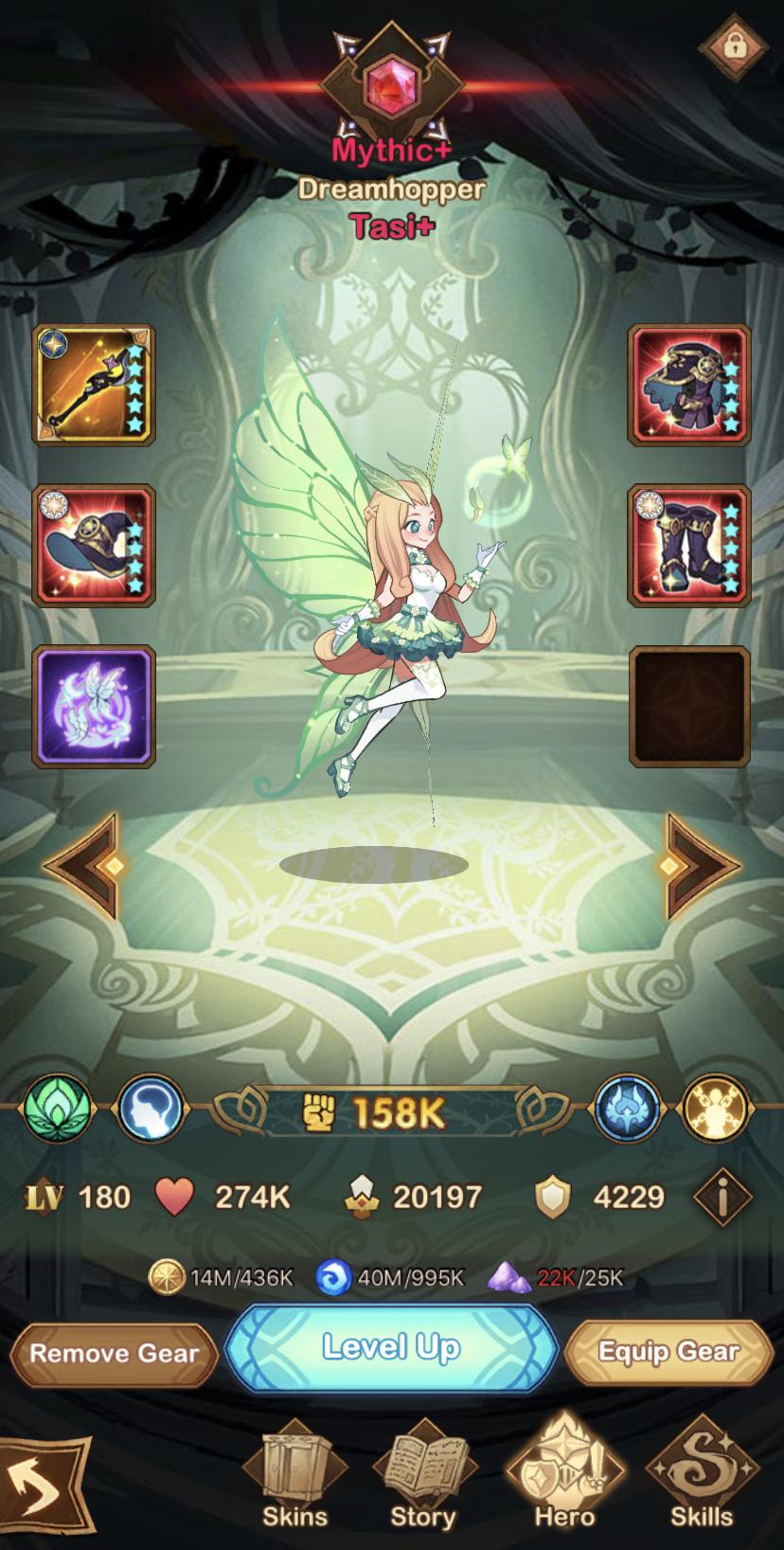Open the butterfly signature item slot
Image resolution: width=784 pixels, height=1550 pixels.
pos(95,706)
